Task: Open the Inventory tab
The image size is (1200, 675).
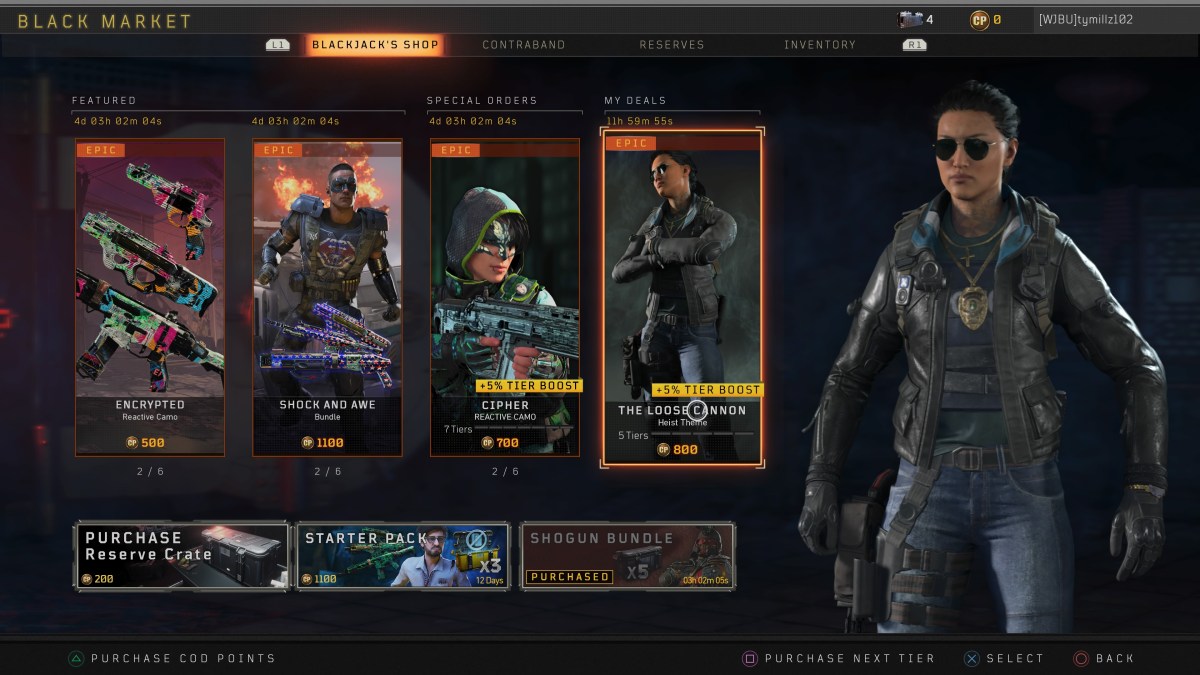Action: (820, 45)
